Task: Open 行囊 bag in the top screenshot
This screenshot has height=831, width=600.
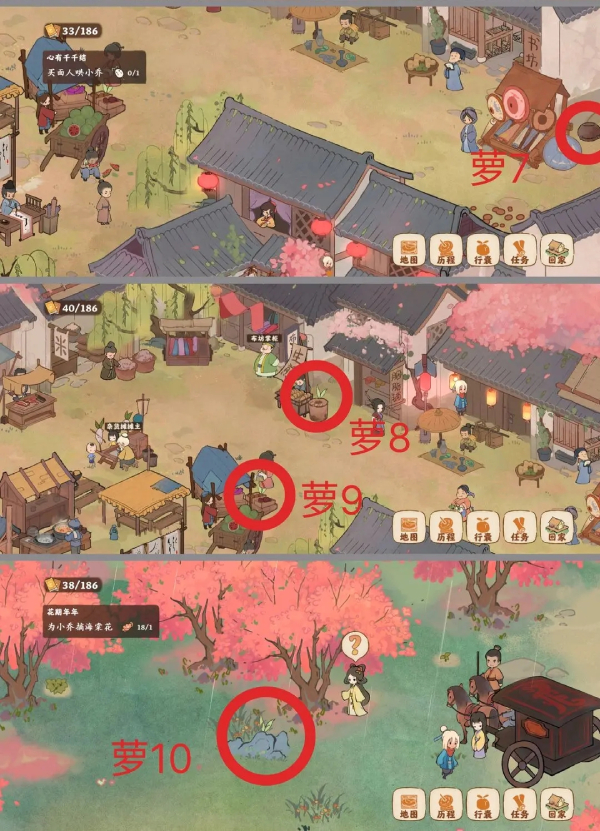Action: (x=482, y=250)
